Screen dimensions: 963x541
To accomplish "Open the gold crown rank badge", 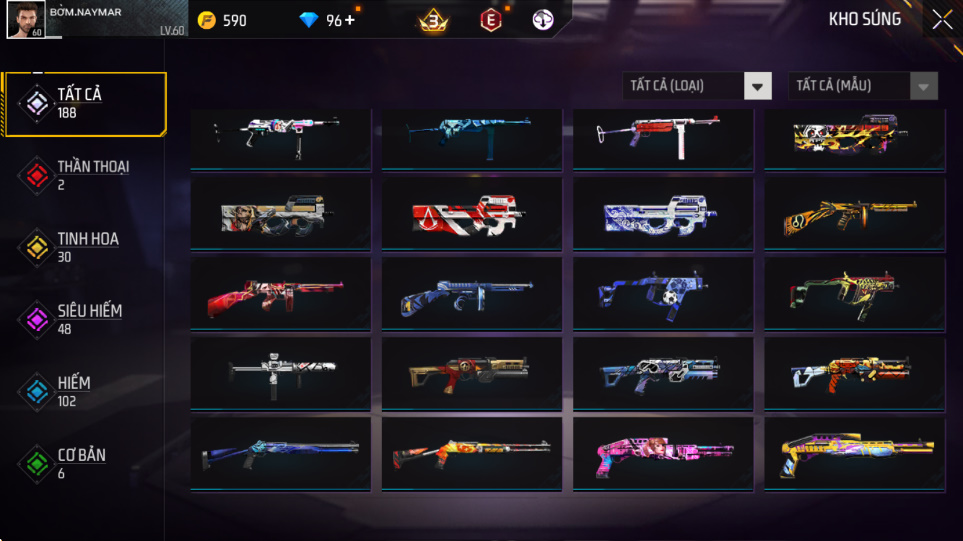I will click(433, 20).
